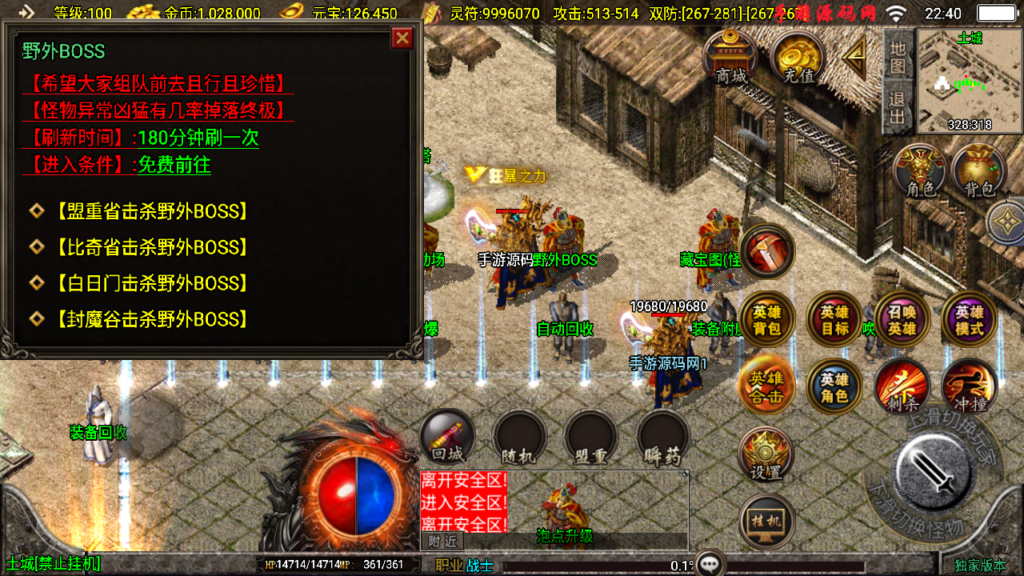Switch to the 附近 chat tab
This screenshot has width=1024, height=576.
442,541
